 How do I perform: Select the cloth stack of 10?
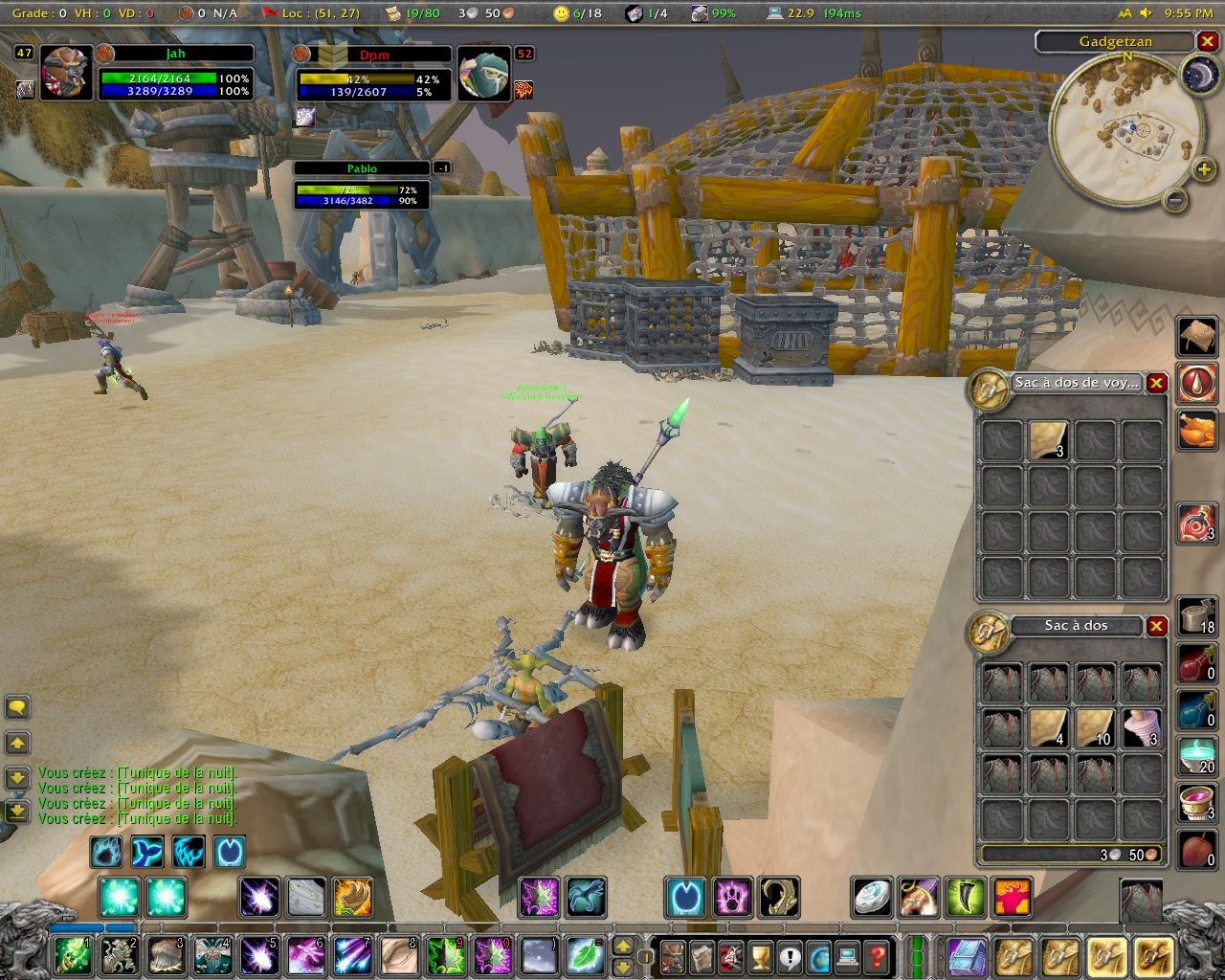[x=1095, y=728]
